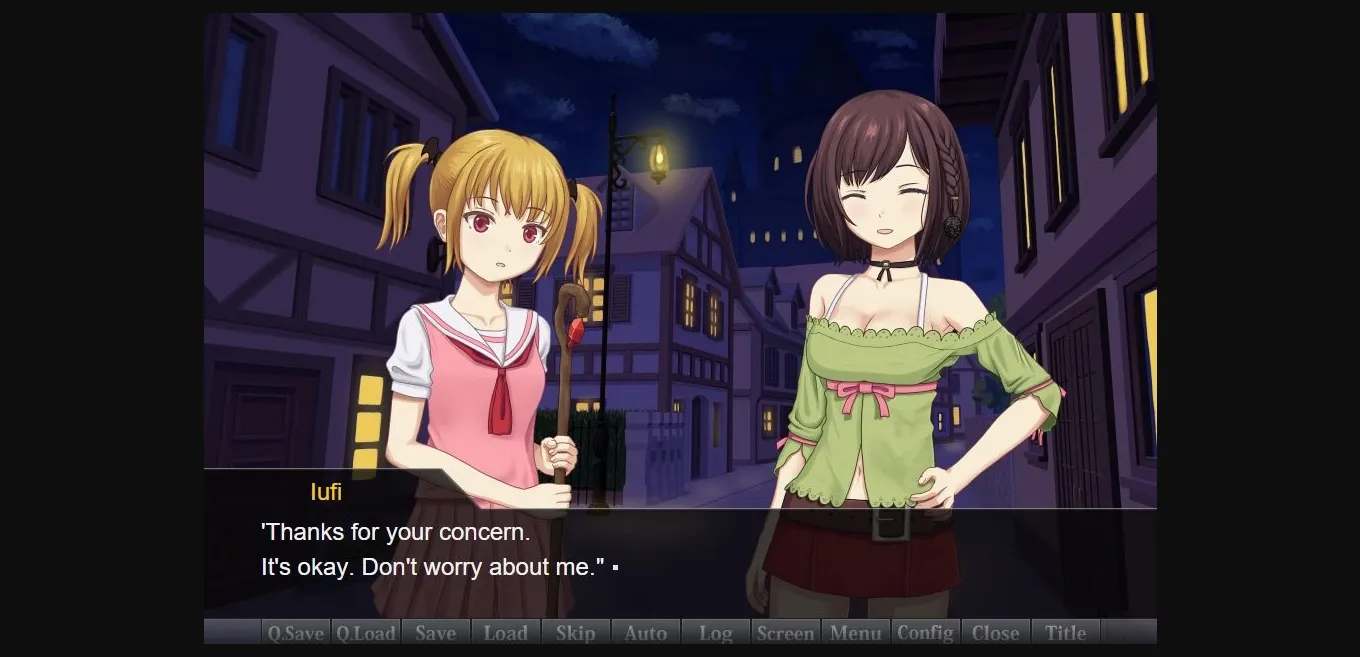Screen dimensions: 1360x657
Task: Show the dialogue Log
Action: coord(716,632)
